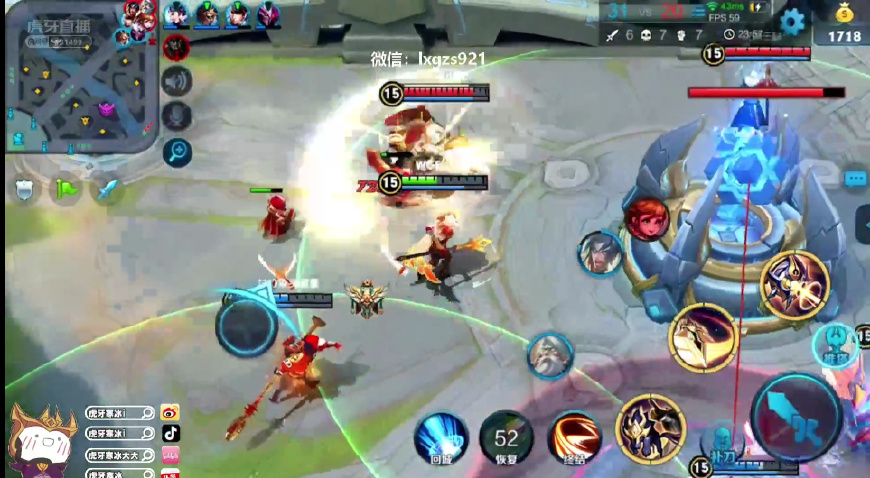Tap the 推塔 push tower button
Screen dimensions: 870x478
[836, 343]
